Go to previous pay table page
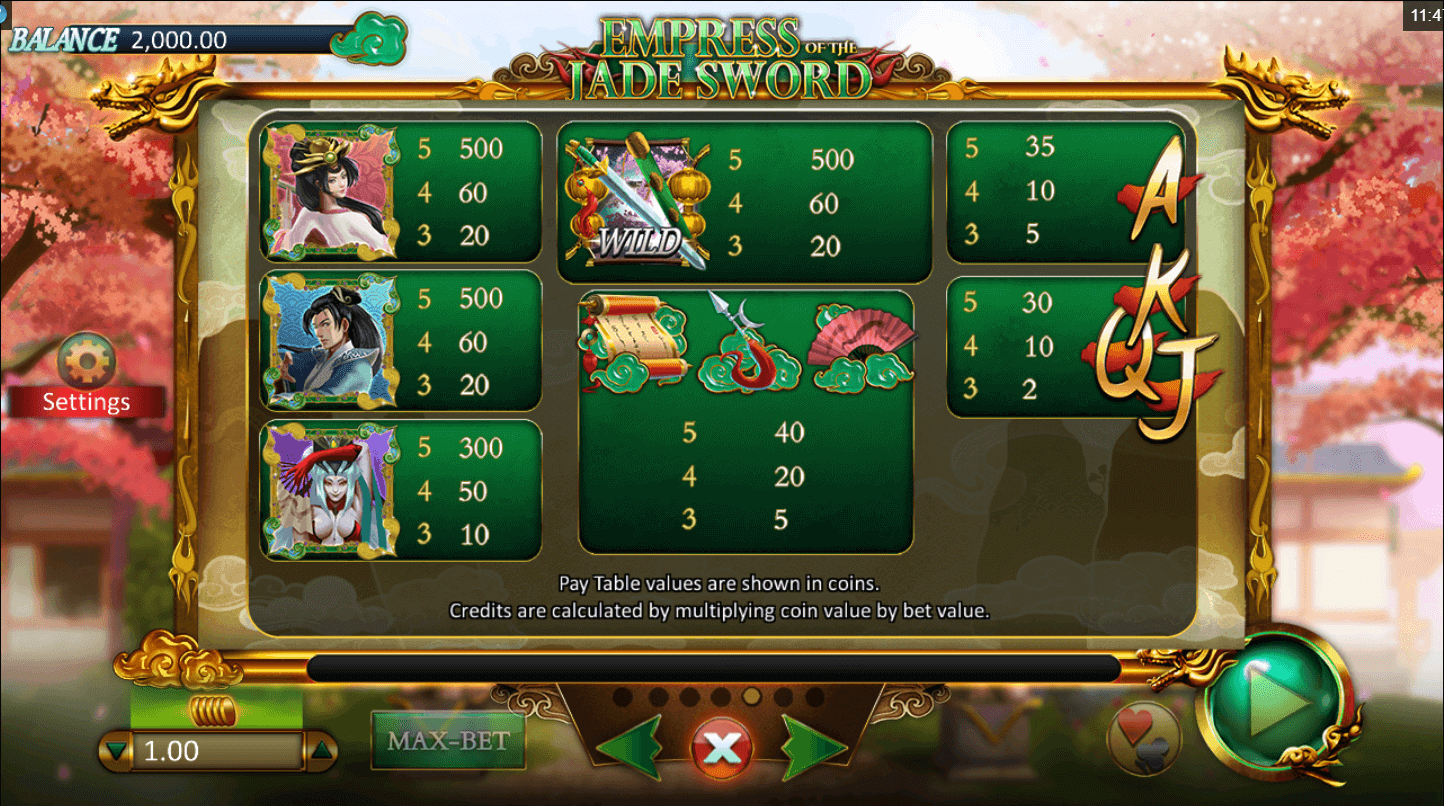This screenshot has width=1444, height=806. 630,746
